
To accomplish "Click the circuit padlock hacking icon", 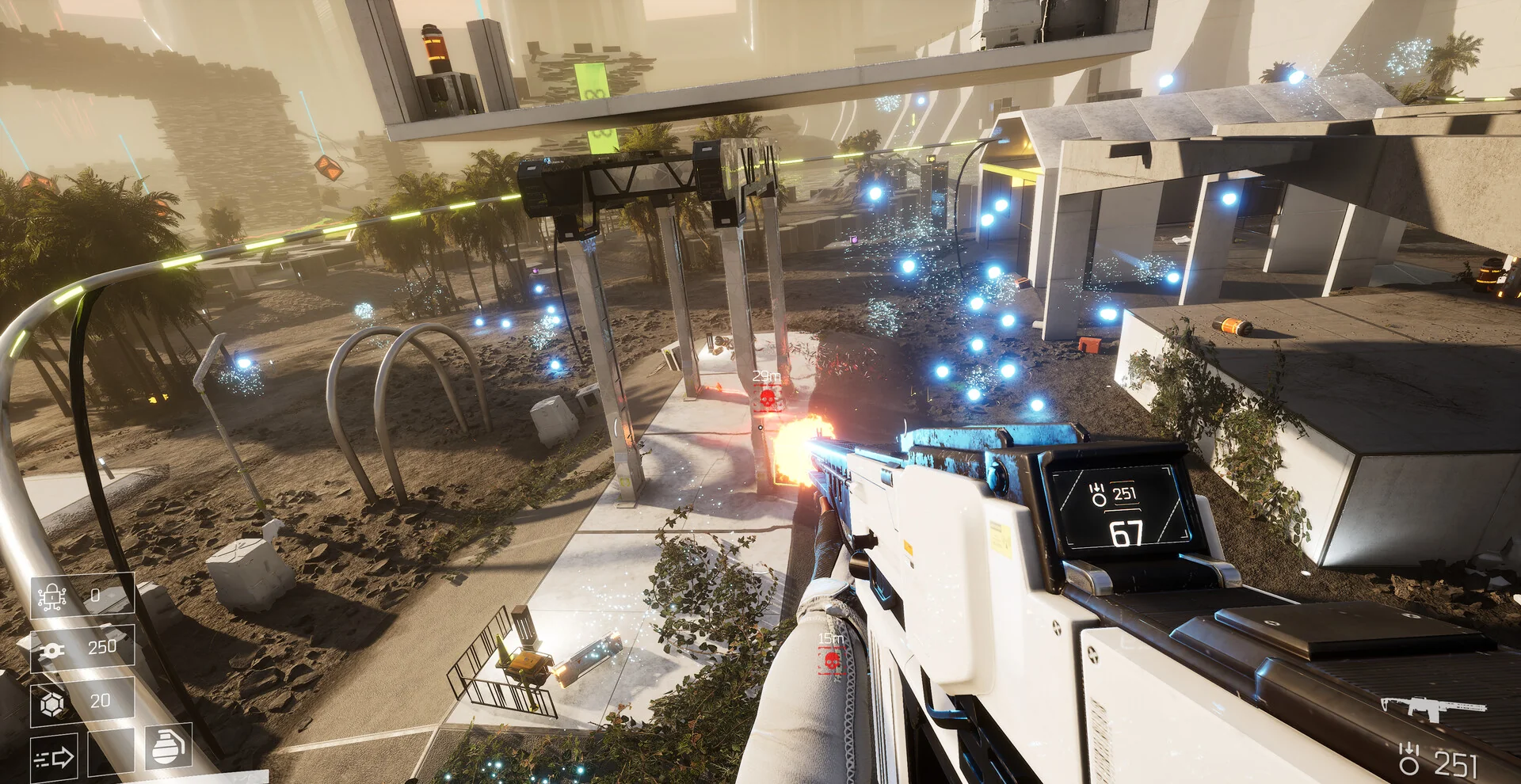I will (51, 596).
